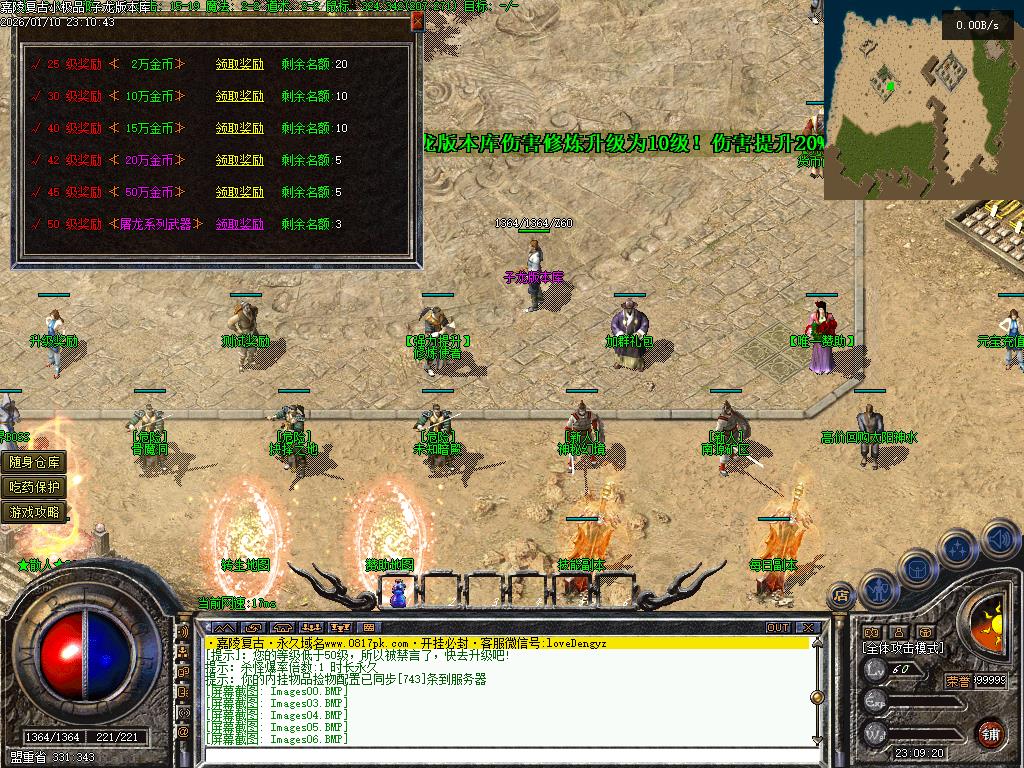Claim the level 25 reward of 2万金币
1024x768 pixels.
click(x=240, y=64)
